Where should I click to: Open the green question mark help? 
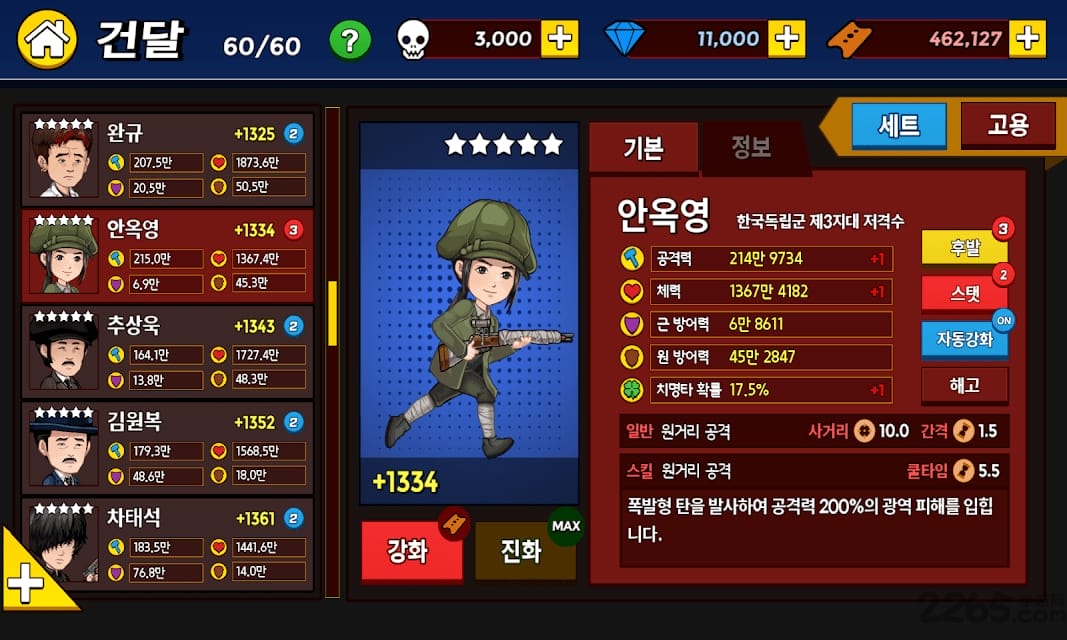coord(350,41)
